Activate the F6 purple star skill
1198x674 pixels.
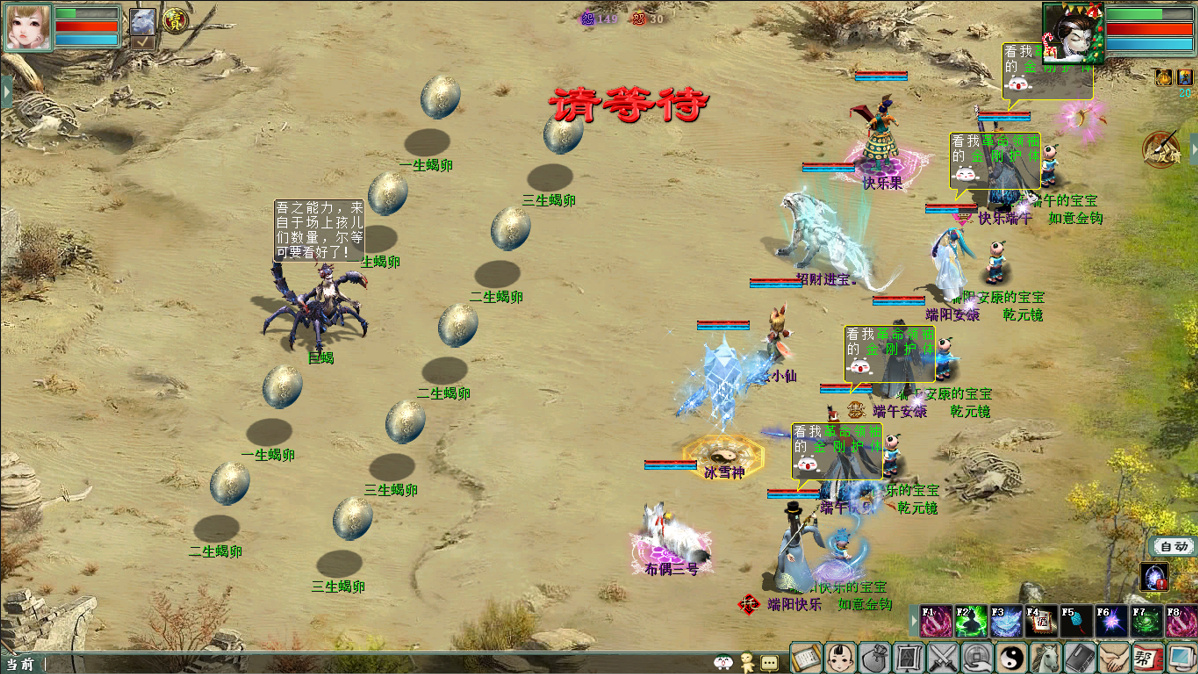coord(1111,621)
